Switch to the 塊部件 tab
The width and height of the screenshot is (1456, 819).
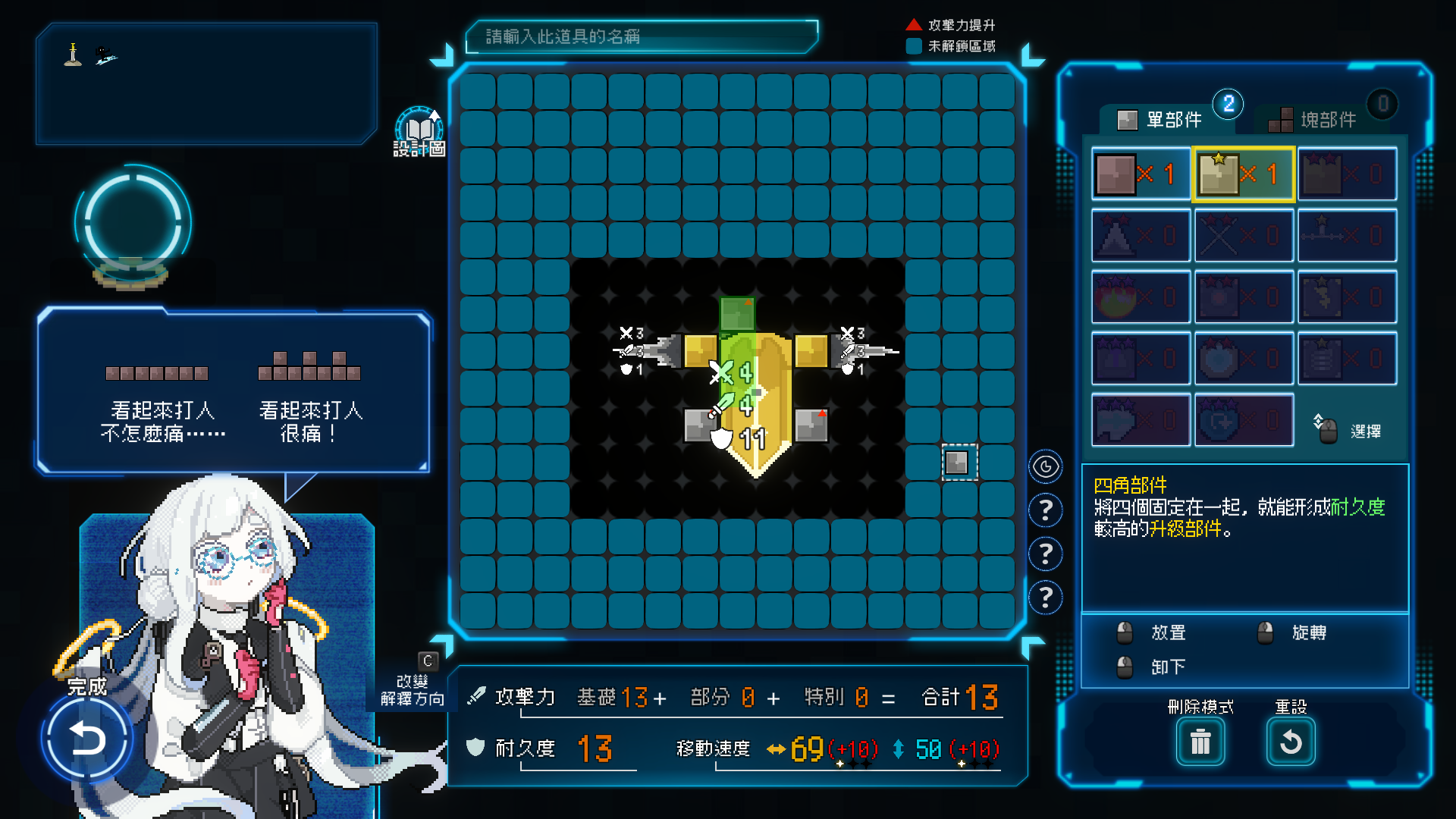tap(1315, 120)
